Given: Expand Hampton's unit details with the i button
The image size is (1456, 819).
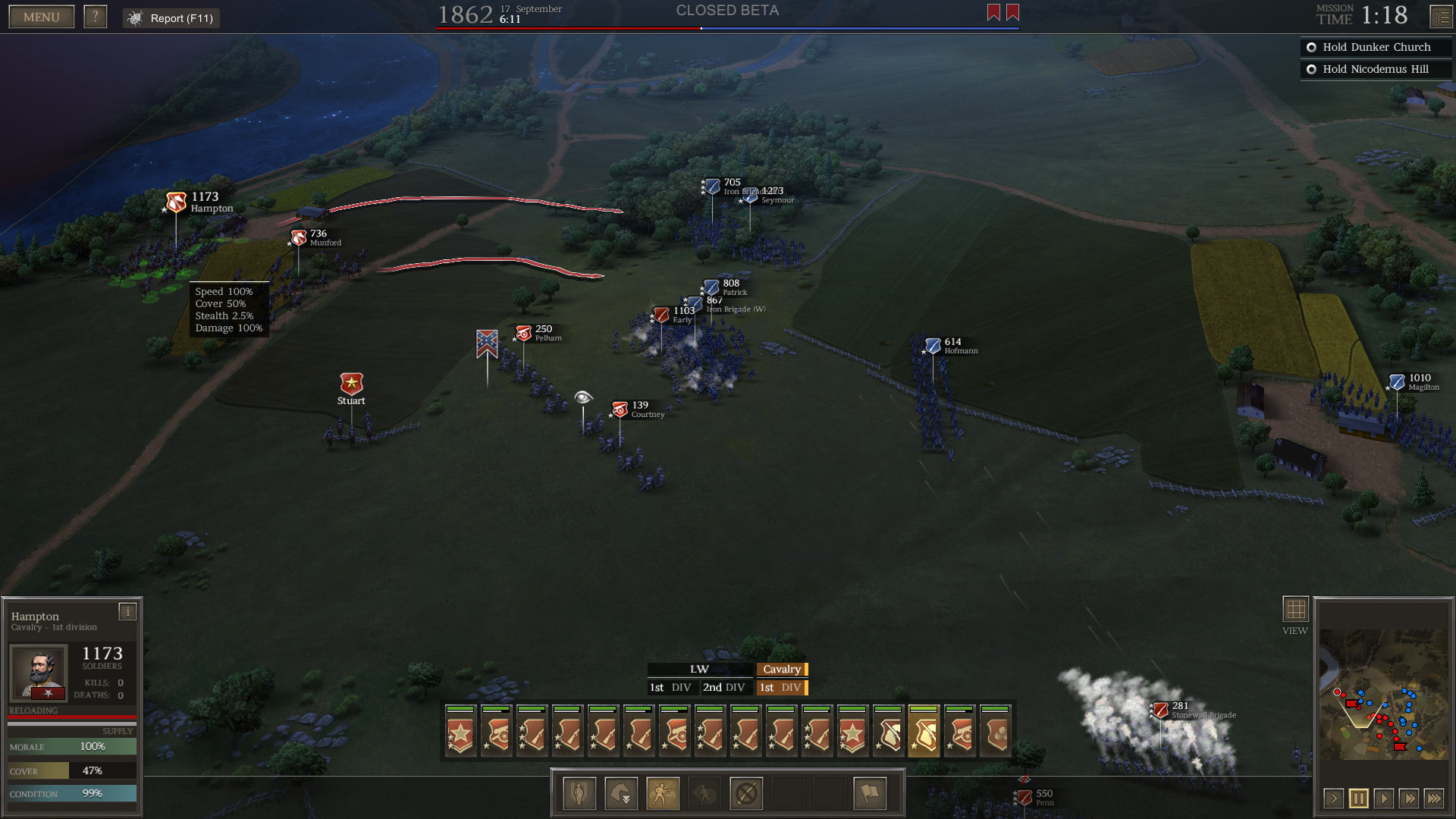Looking at the screenshot, I should coord(127,612).
